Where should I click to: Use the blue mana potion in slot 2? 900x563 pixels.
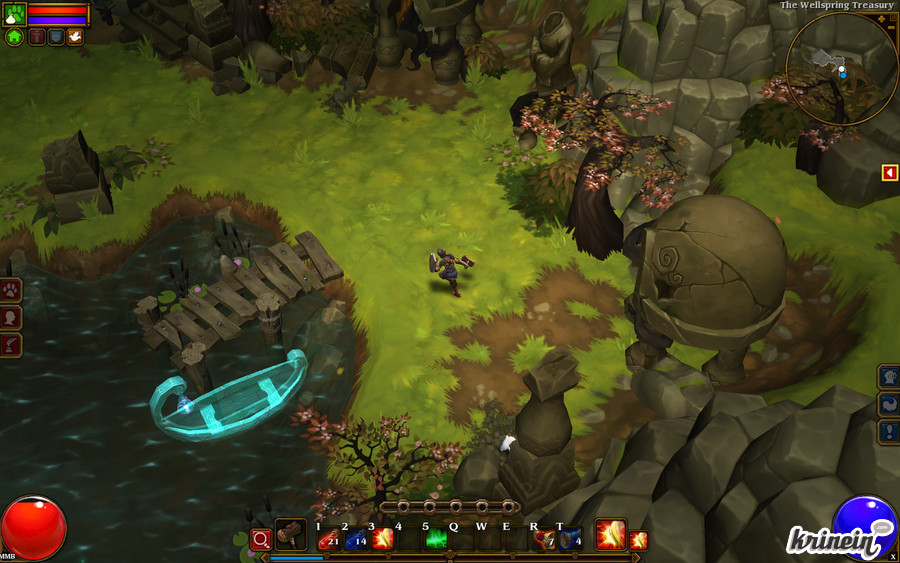[x=355, y=539]
